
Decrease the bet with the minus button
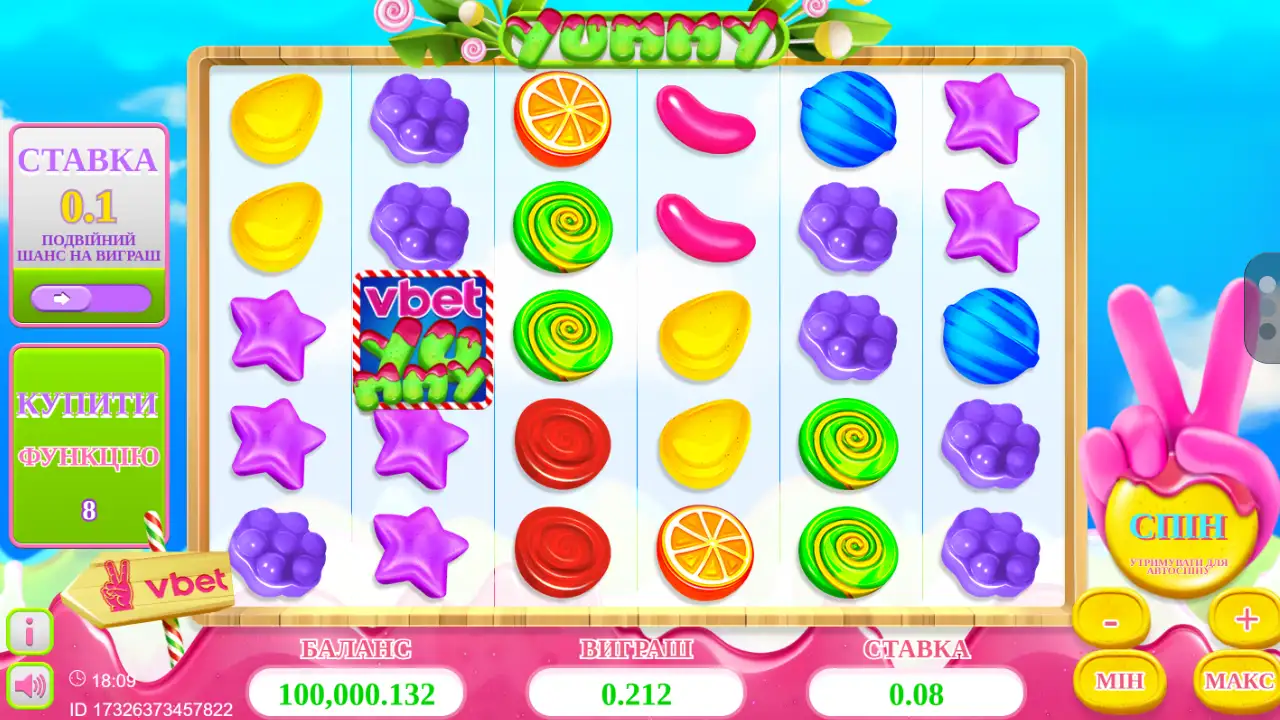pyautogui.click(x=1110, y=621)
